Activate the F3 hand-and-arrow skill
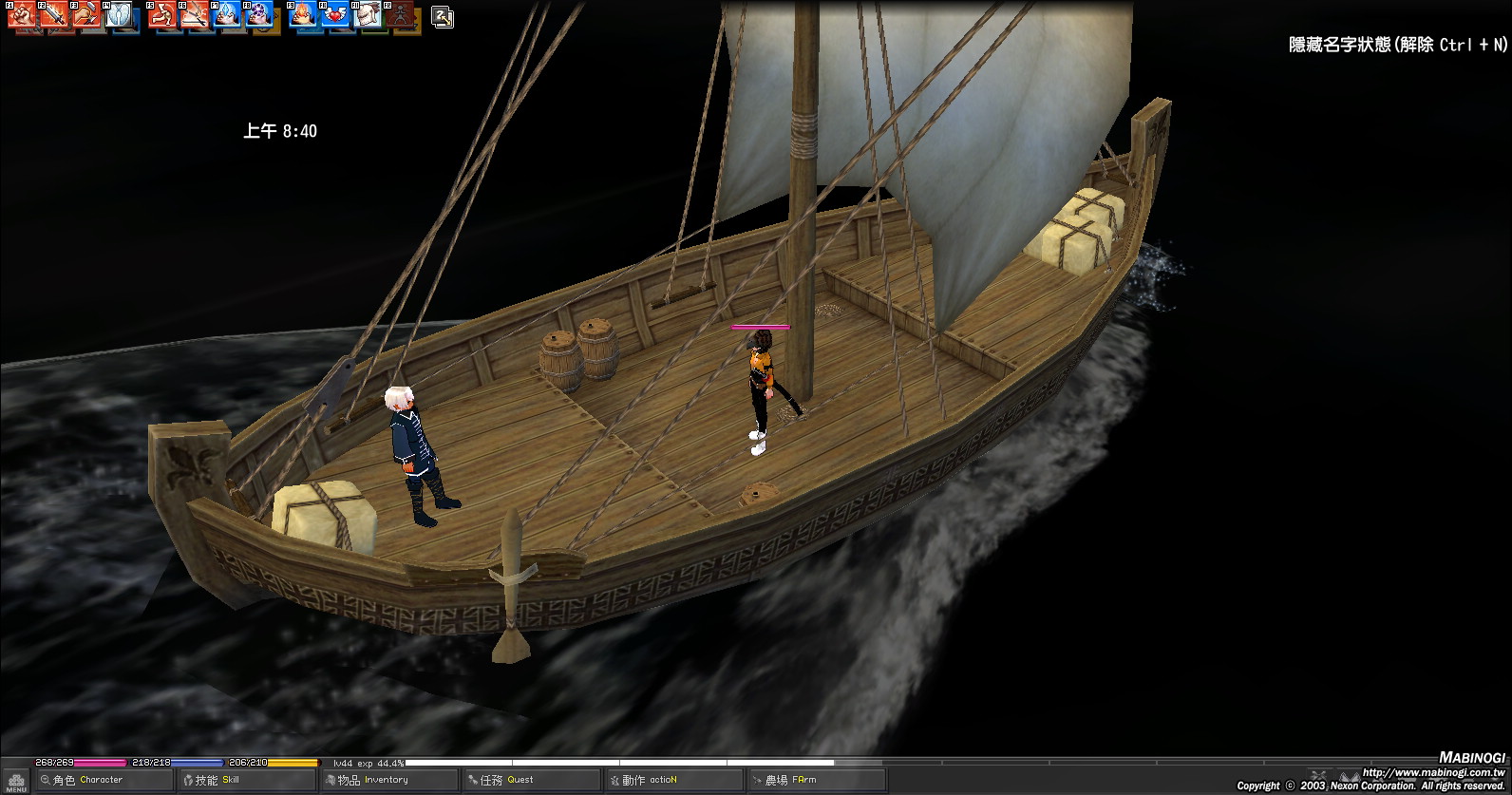 coord(85,14)
